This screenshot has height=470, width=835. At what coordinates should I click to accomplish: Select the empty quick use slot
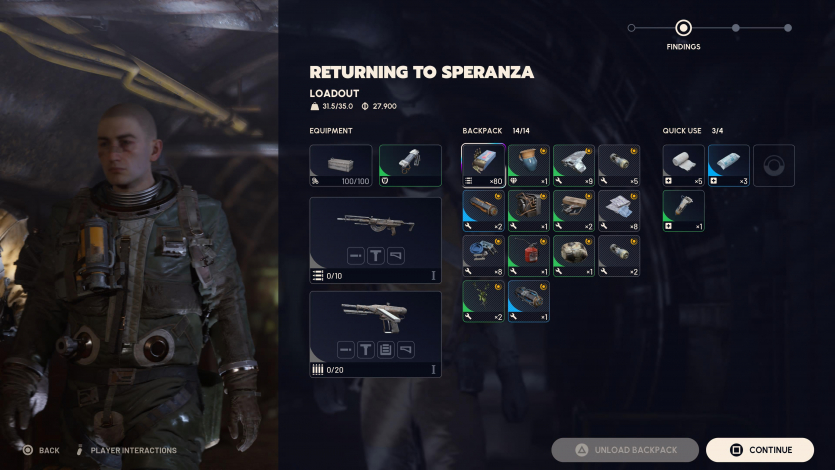tap(773, 165)
